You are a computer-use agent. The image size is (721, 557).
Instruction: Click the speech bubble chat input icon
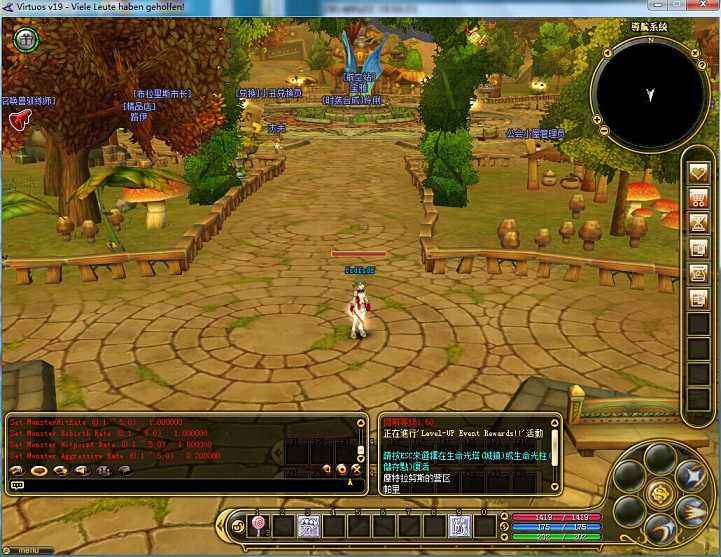17,485
